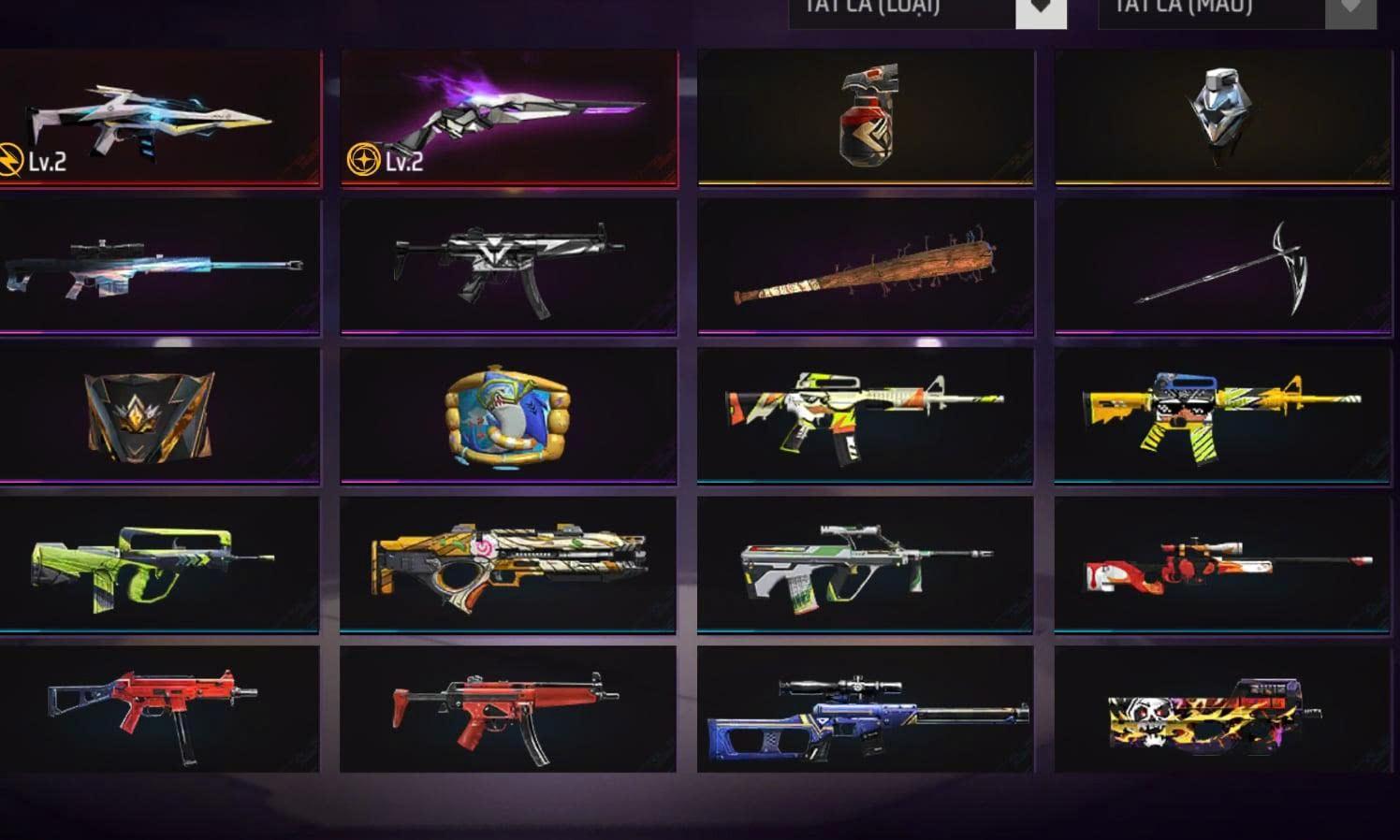Select the gold ranked emblem gloo wall
Image resolution: width=1400 pixels, height=840 pixels.
coord(159,414)
